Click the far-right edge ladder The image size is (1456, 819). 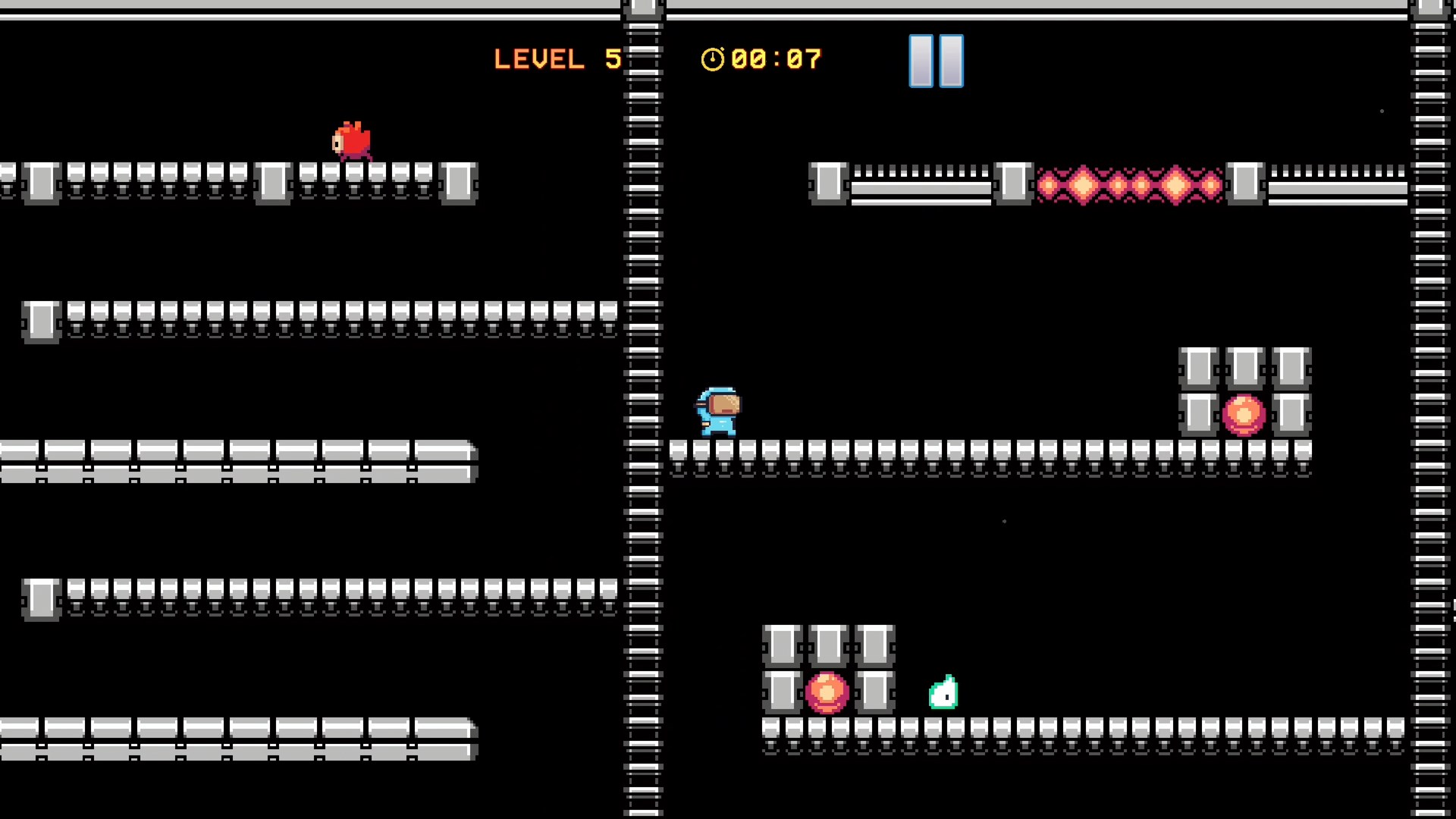tap(1429, 409)
